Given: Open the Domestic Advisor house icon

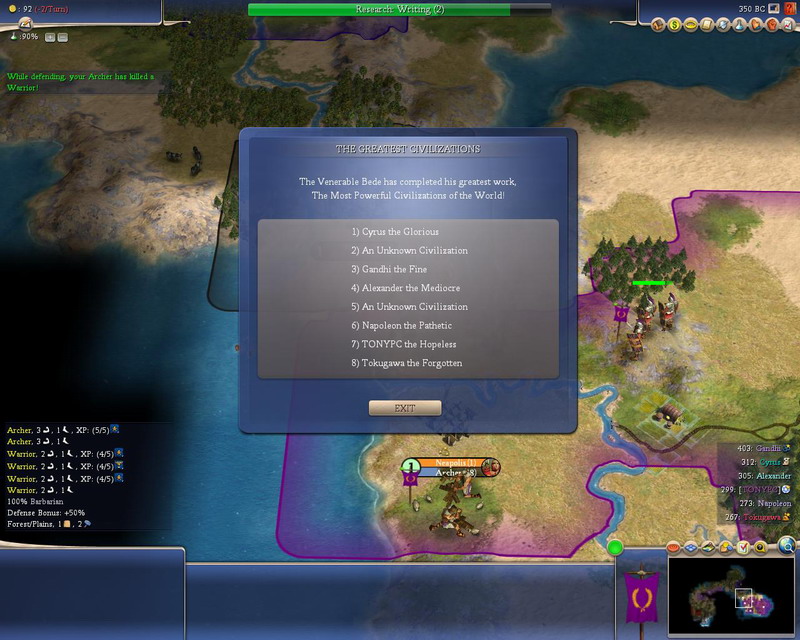Looking at the screenshot, I should [x=659, y=24].
